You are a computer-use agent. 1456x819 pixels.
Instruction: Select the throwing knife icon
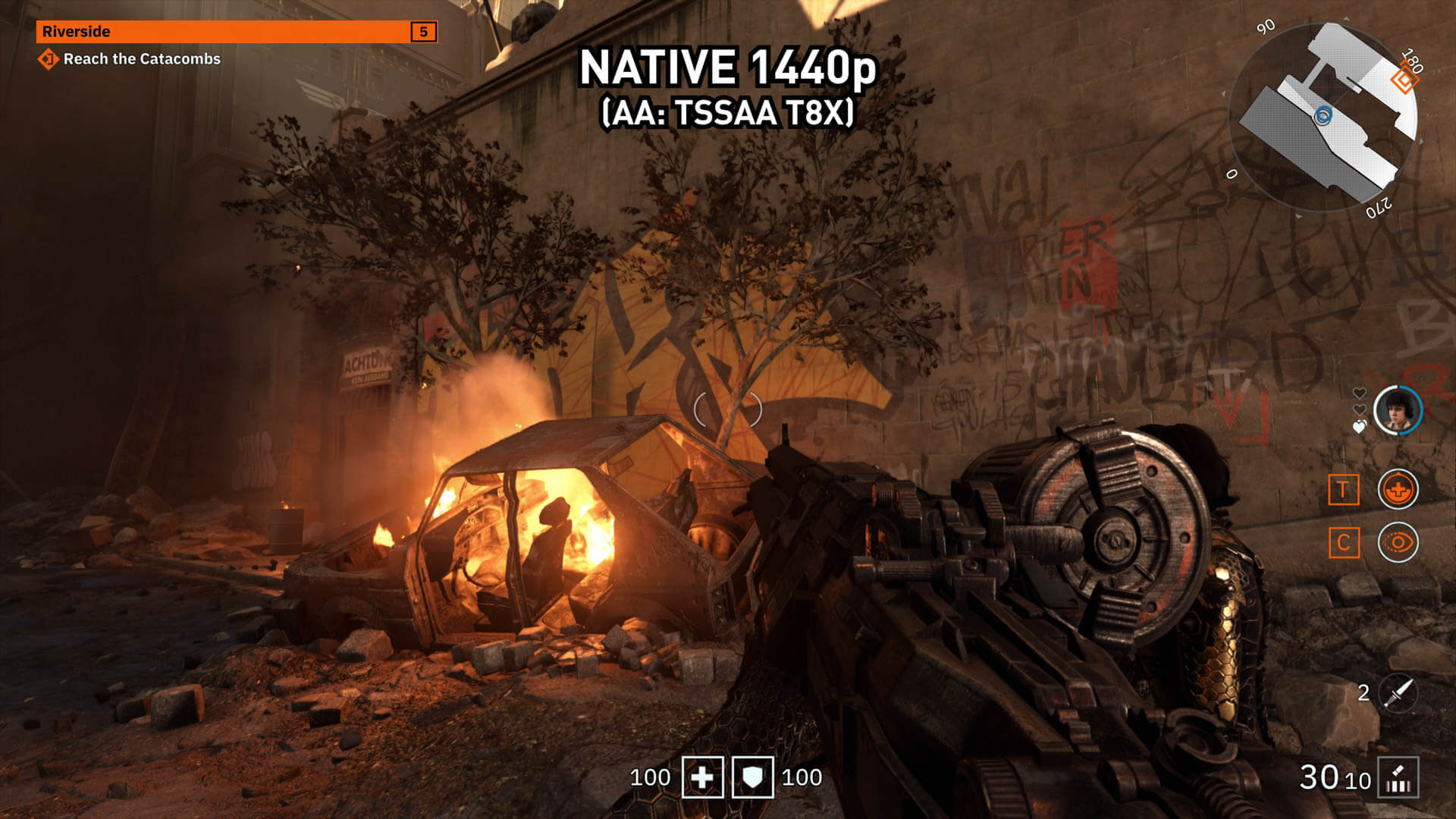pos(1399,692)
